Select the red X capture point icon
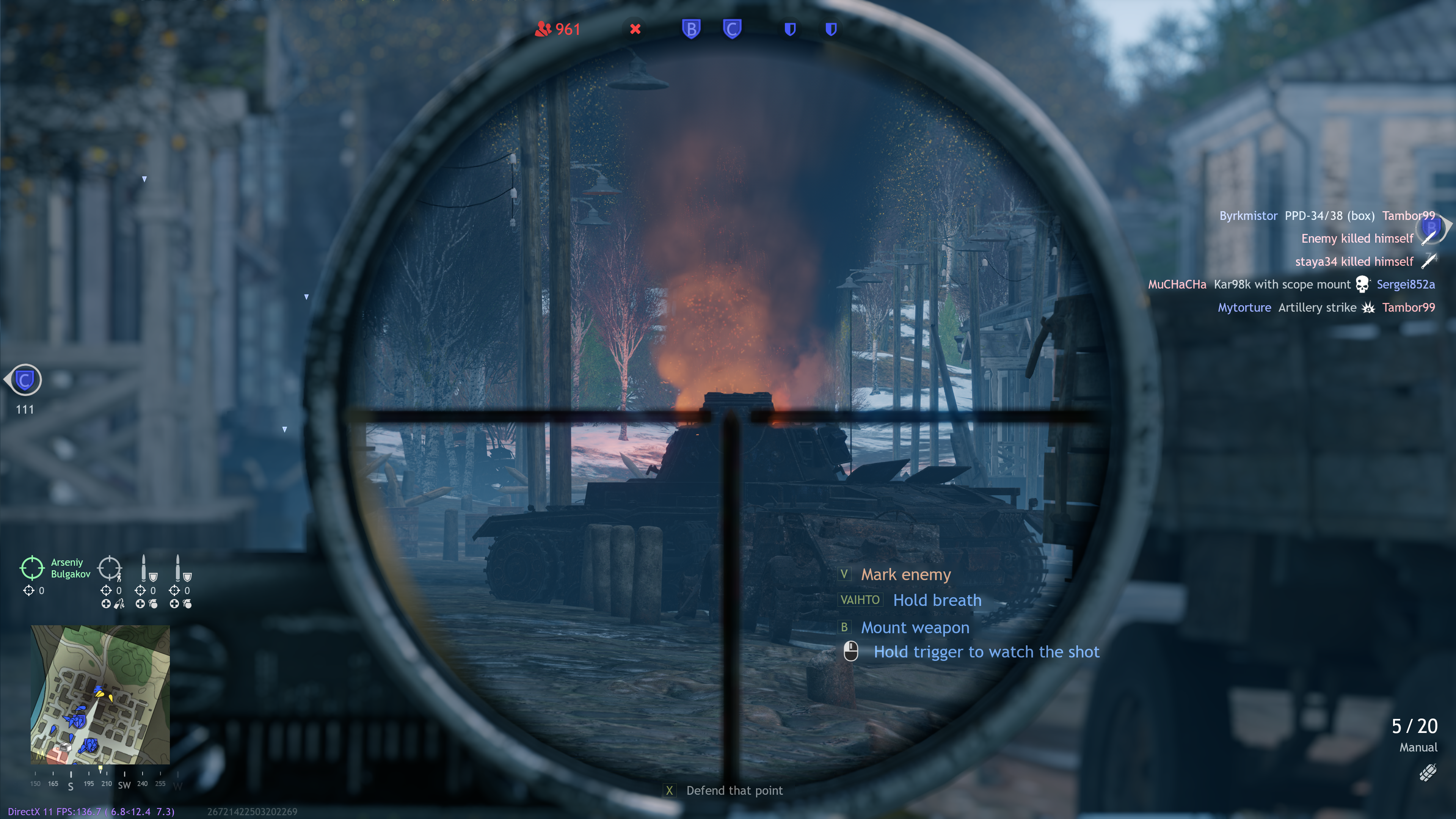Image resolution: width=1456 pixels, height=819 pixels. pyautogui.click(x=635, y=29)
